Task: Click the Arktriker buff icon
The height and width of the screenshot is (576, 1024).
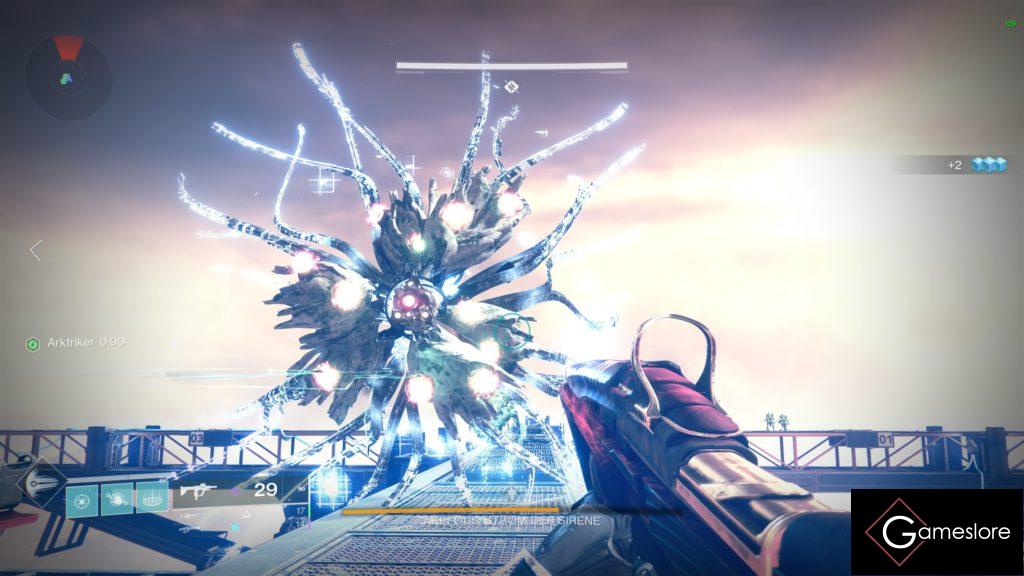Action: pos(31,343)
